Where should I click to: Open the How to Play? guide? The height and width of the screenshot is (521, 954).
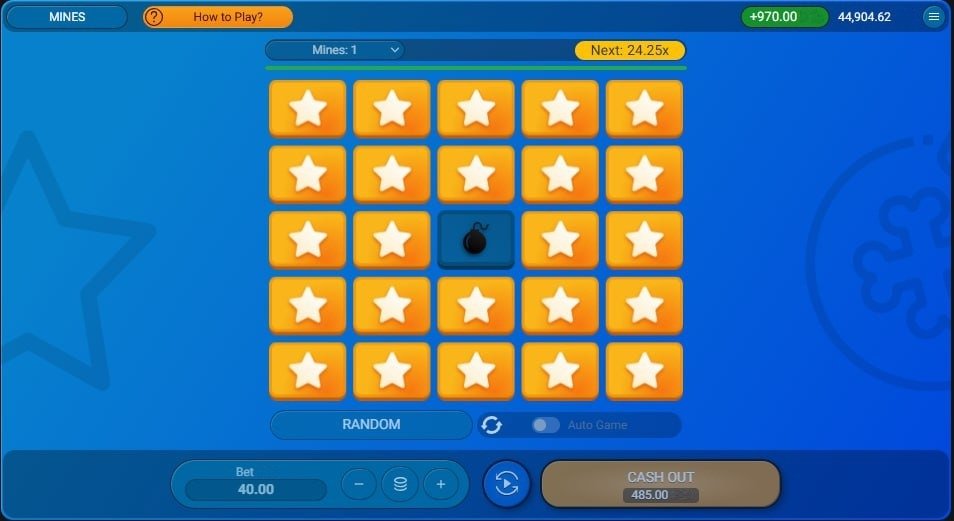218,17
